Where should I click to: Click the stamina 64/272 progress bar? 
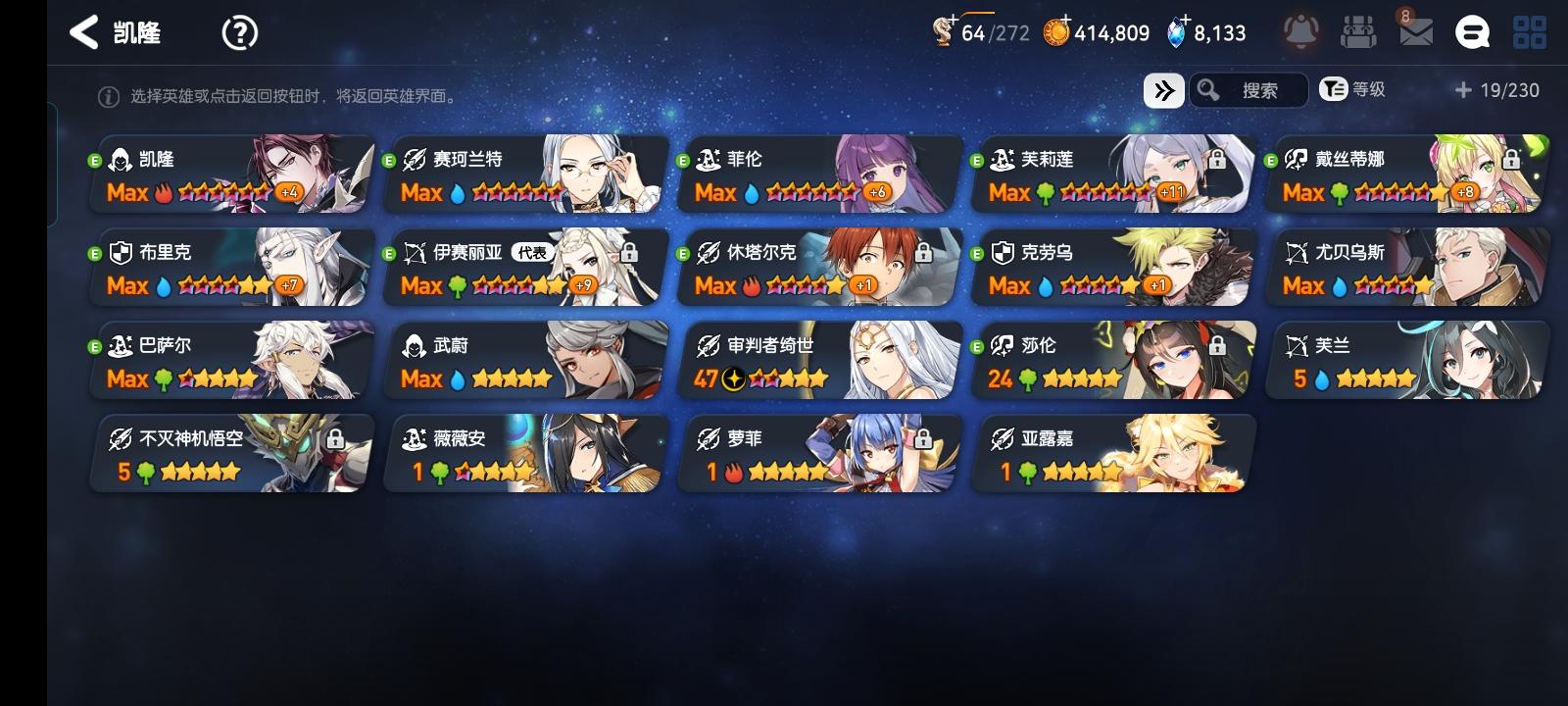[992, 32]
